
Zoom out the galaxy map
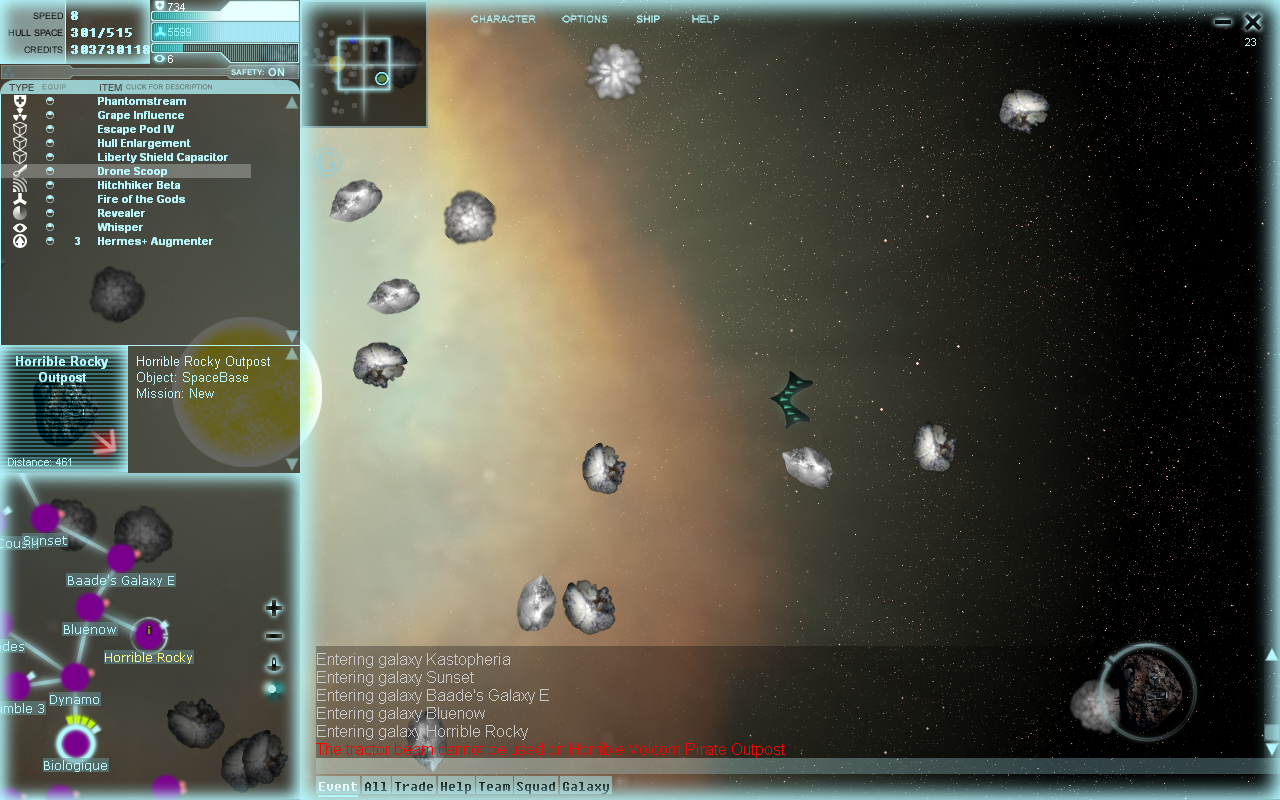click(274, 636)
